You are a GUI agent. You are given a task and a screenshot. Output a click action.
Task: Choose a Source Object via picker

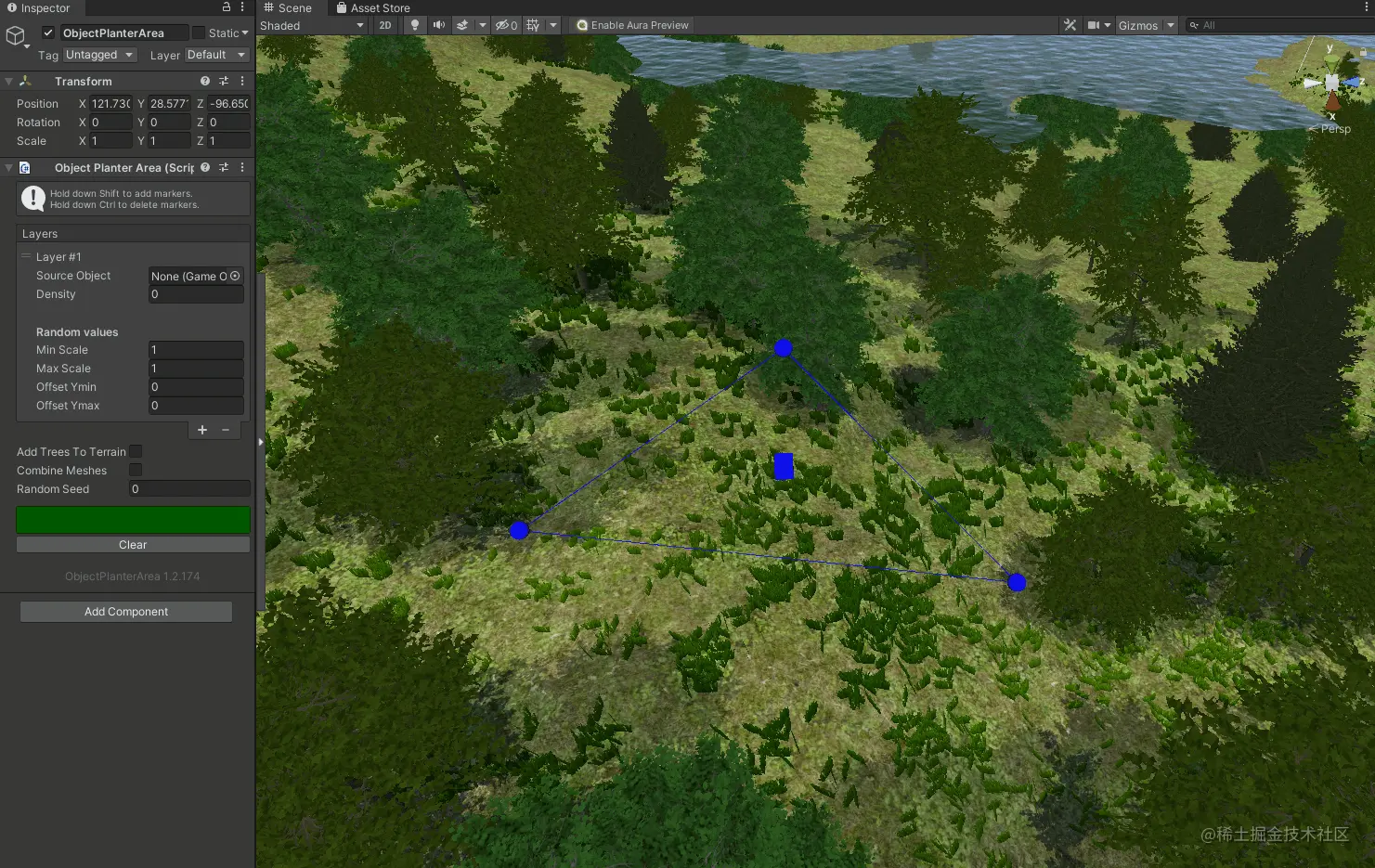coord(235,276)
